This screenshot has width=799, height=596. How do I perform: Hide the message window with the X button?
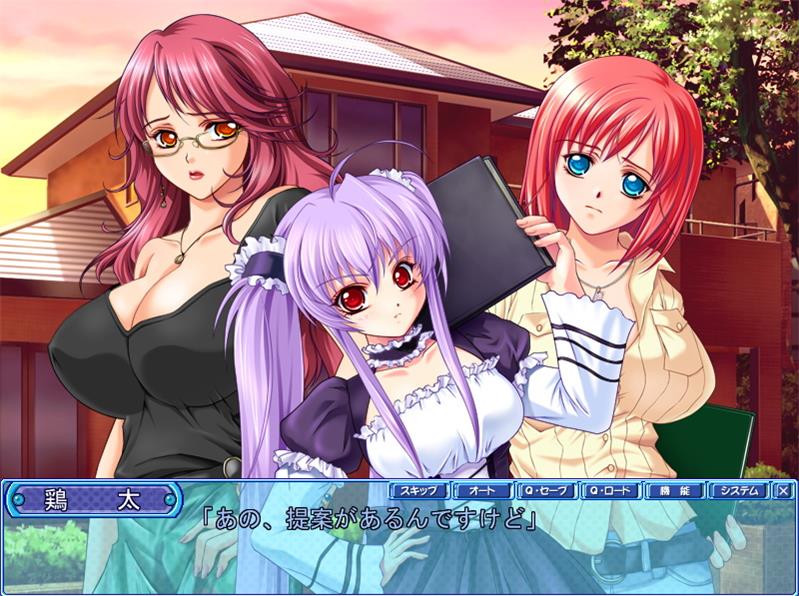[x=783, y=491]
